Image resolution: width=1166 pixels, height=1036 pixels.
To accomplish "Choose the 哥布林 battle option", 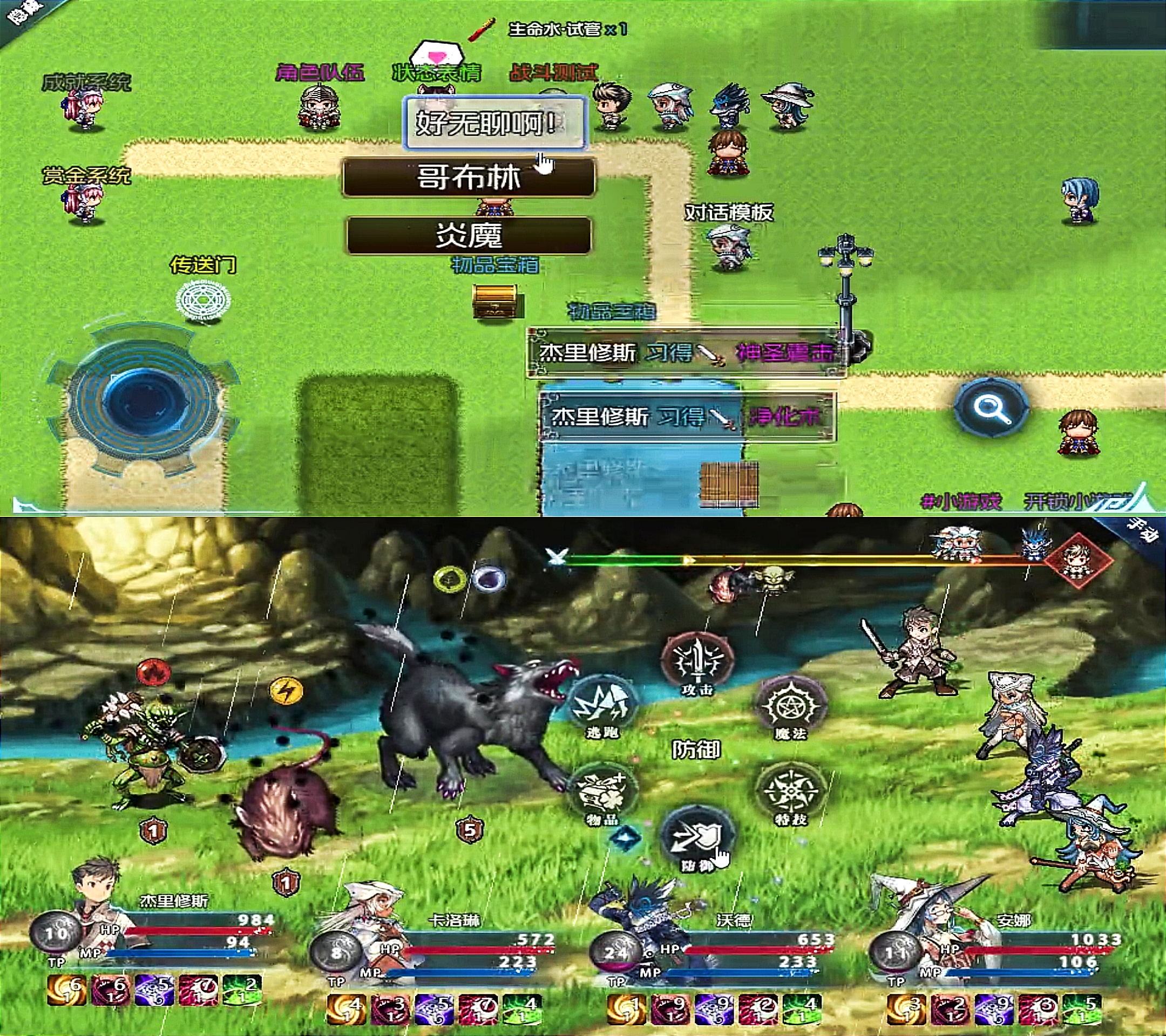I will pyautogui.click(x=469, y=178).
